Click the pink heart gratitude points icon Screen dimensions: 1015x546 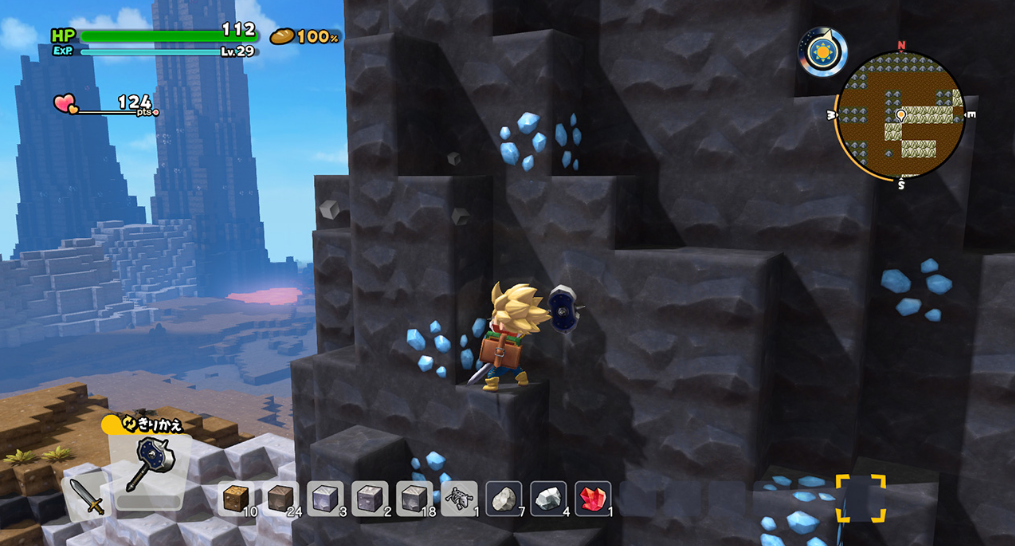(66, 103)
